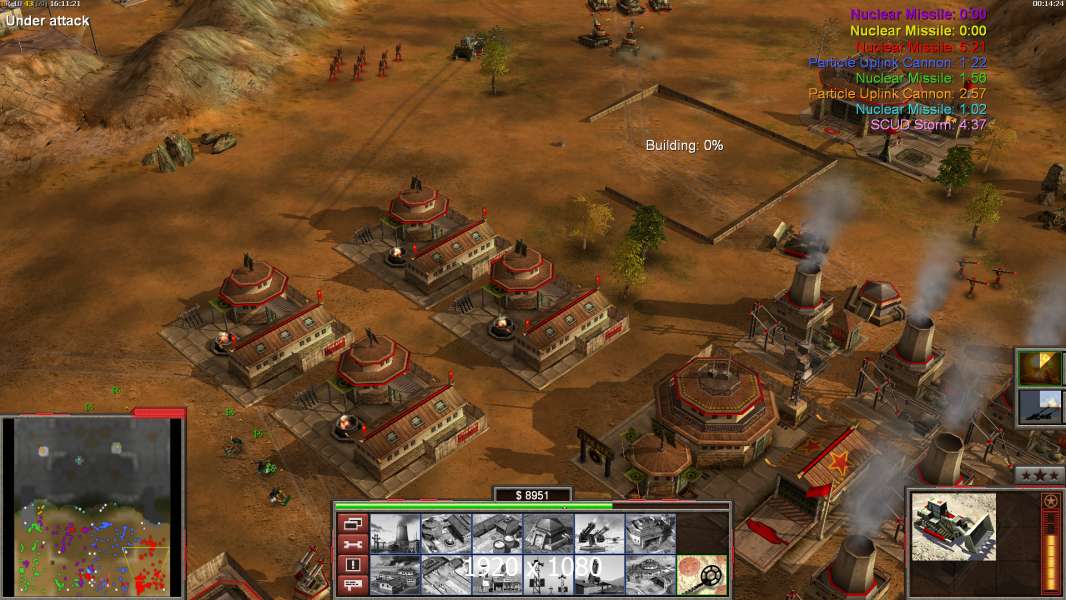
Task: Open the chat speech-bubble button
Action: [353, 585]
